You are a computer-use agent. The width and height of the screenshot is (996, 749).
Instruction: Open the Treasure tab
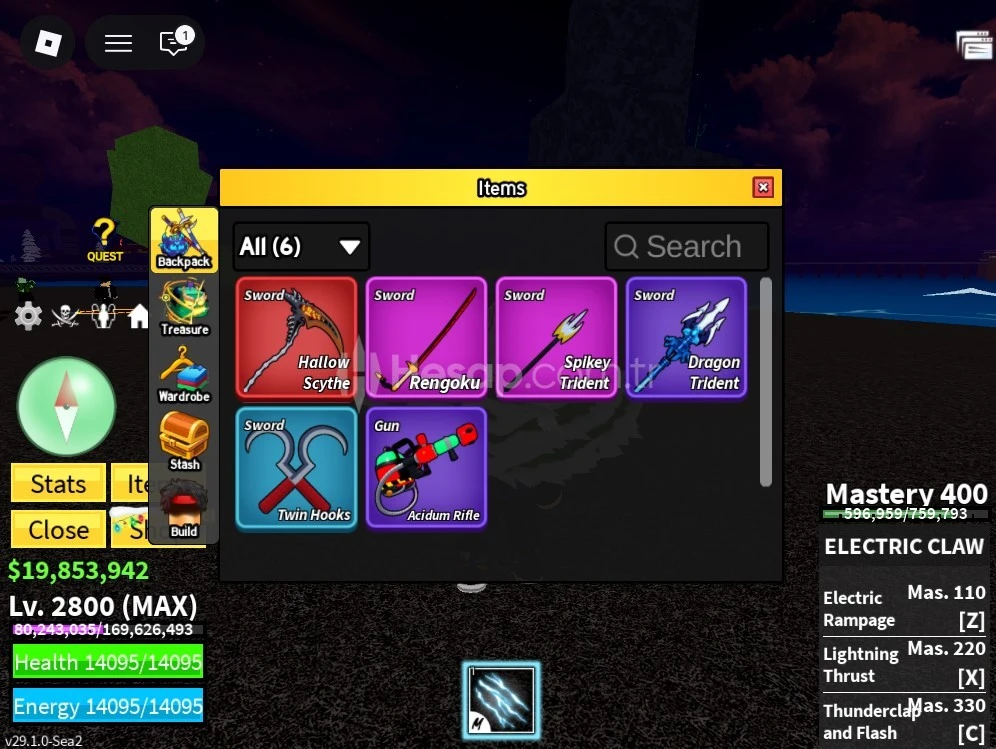[x=184, y=308]
